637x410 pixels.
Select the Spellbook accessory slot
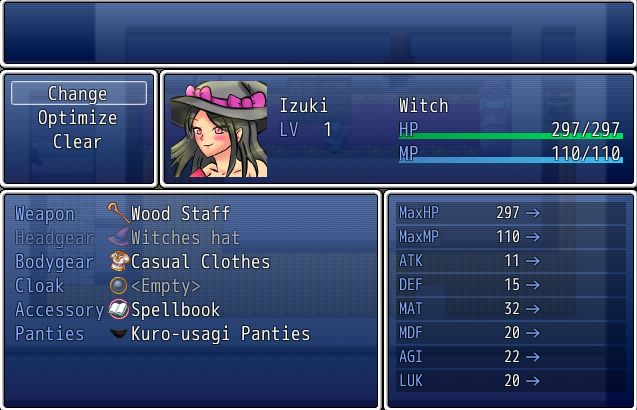click(x=175, y=310)
